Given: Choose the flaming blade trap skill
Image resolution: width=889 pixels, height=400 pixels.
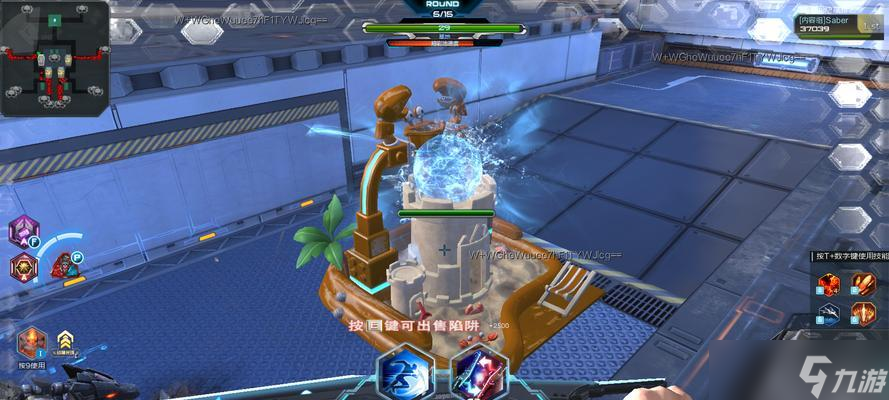Looking at the screenshot, I should coord(862,315).
